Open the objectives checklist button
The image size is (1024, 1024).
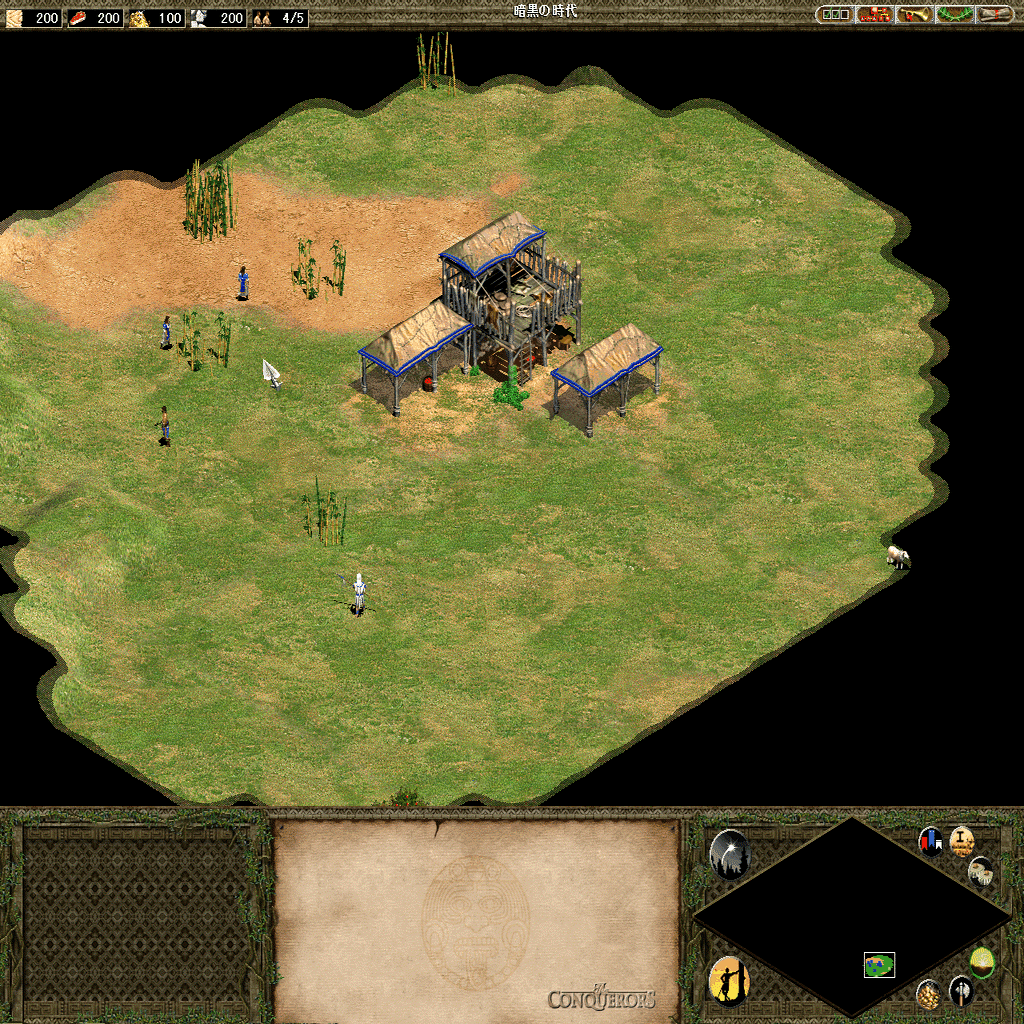coord(834,14)
